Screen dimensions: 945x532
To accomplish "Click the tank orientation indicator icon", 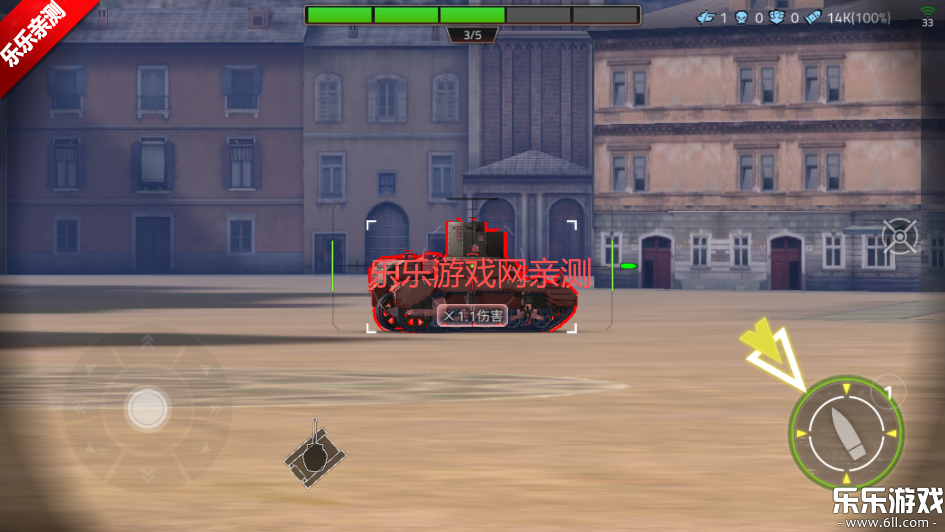I will click(314, 455).
